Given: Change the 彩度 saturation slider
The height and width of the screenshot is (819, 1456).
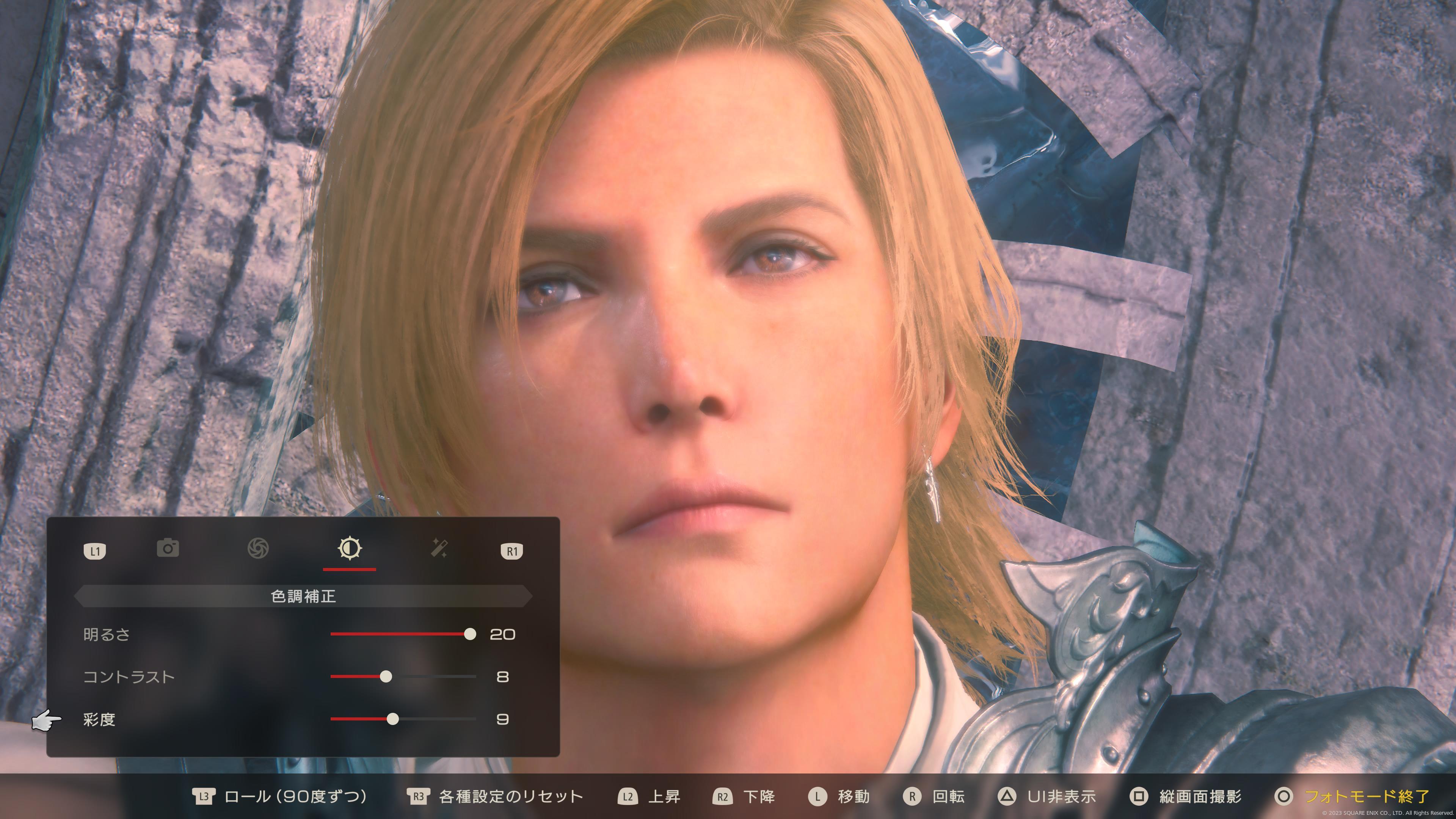Looking at the screenshot, I should [393, 719].
